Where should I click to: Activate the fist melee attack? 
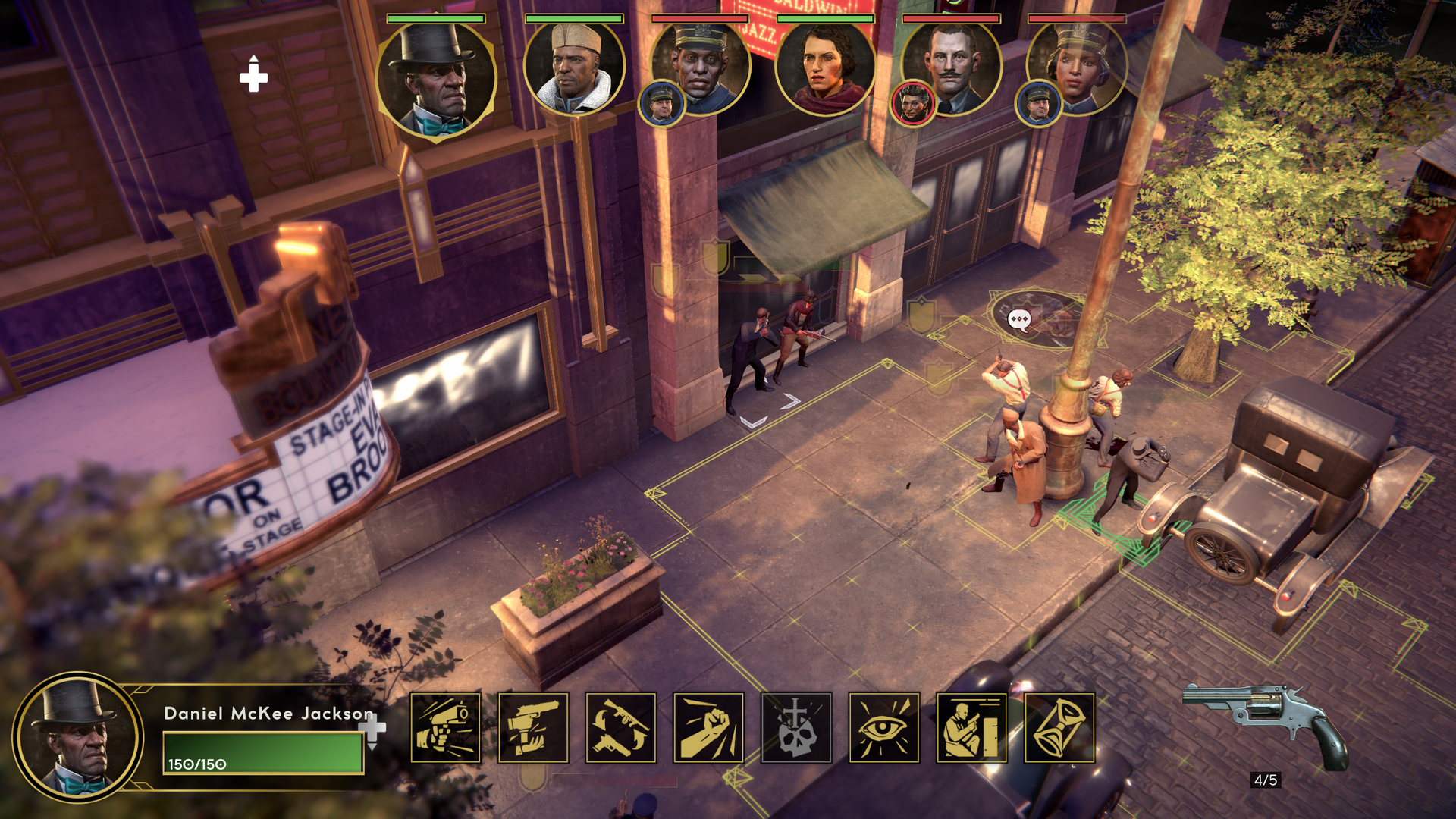[x=708, y=728]
